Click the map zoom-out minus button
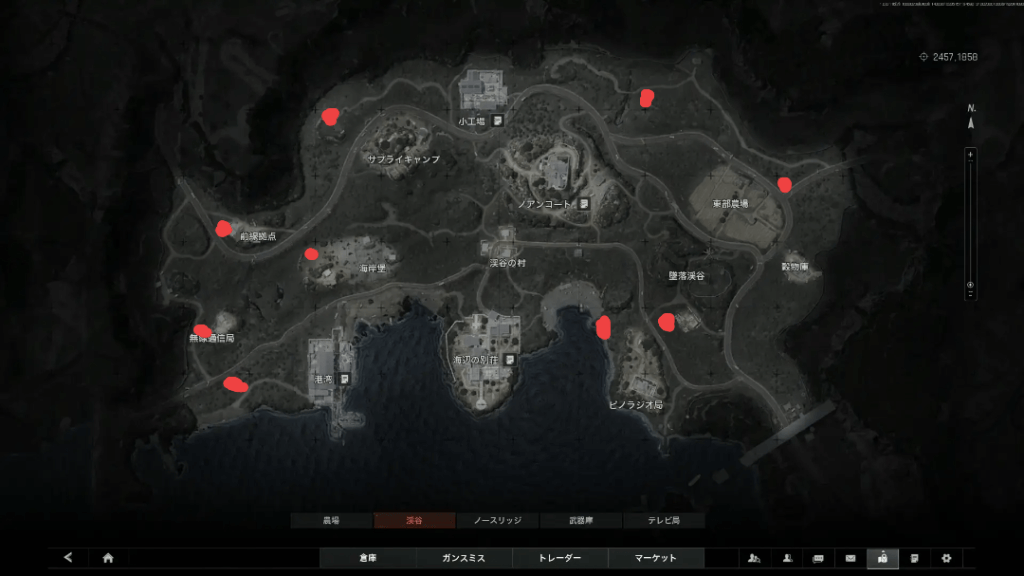 coord(969,294)
